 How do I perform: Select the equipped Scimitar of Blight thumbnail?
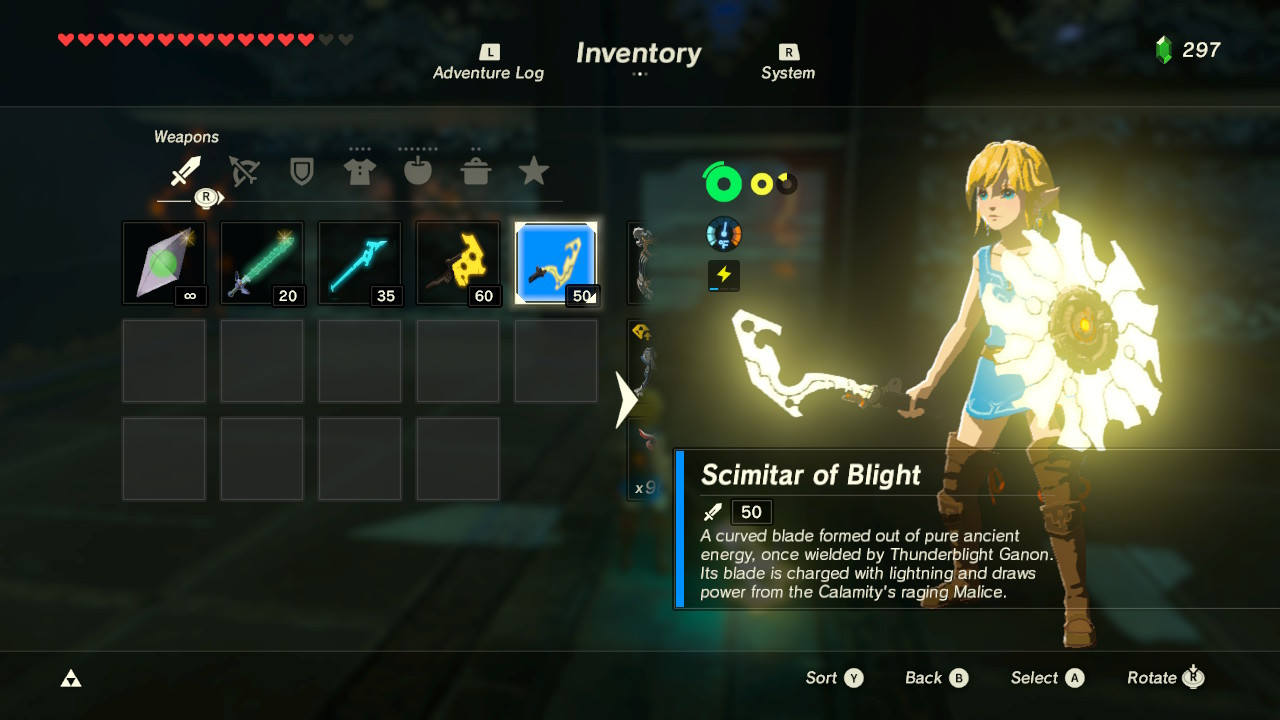556,261
